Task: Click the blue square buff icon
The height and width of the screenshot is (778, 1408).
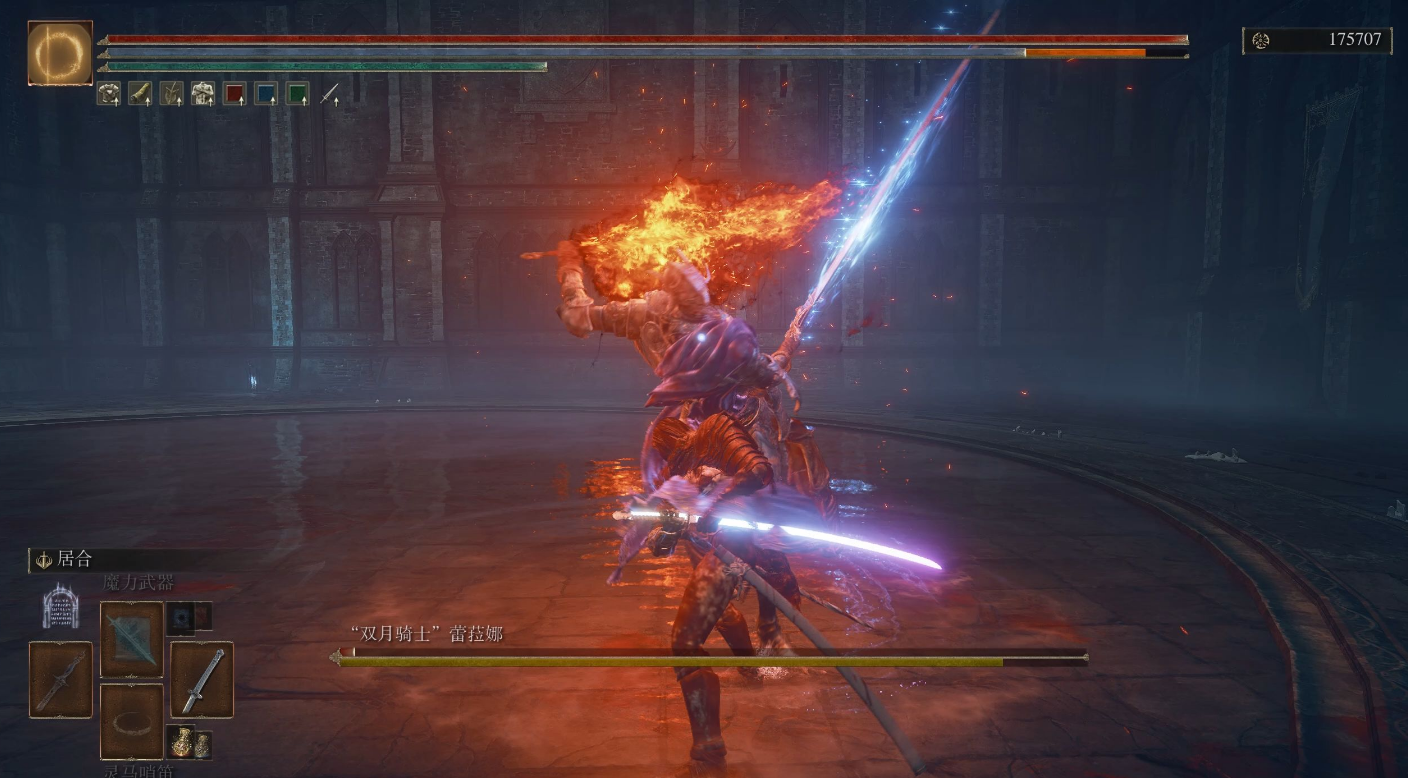Action: (266, 94)
